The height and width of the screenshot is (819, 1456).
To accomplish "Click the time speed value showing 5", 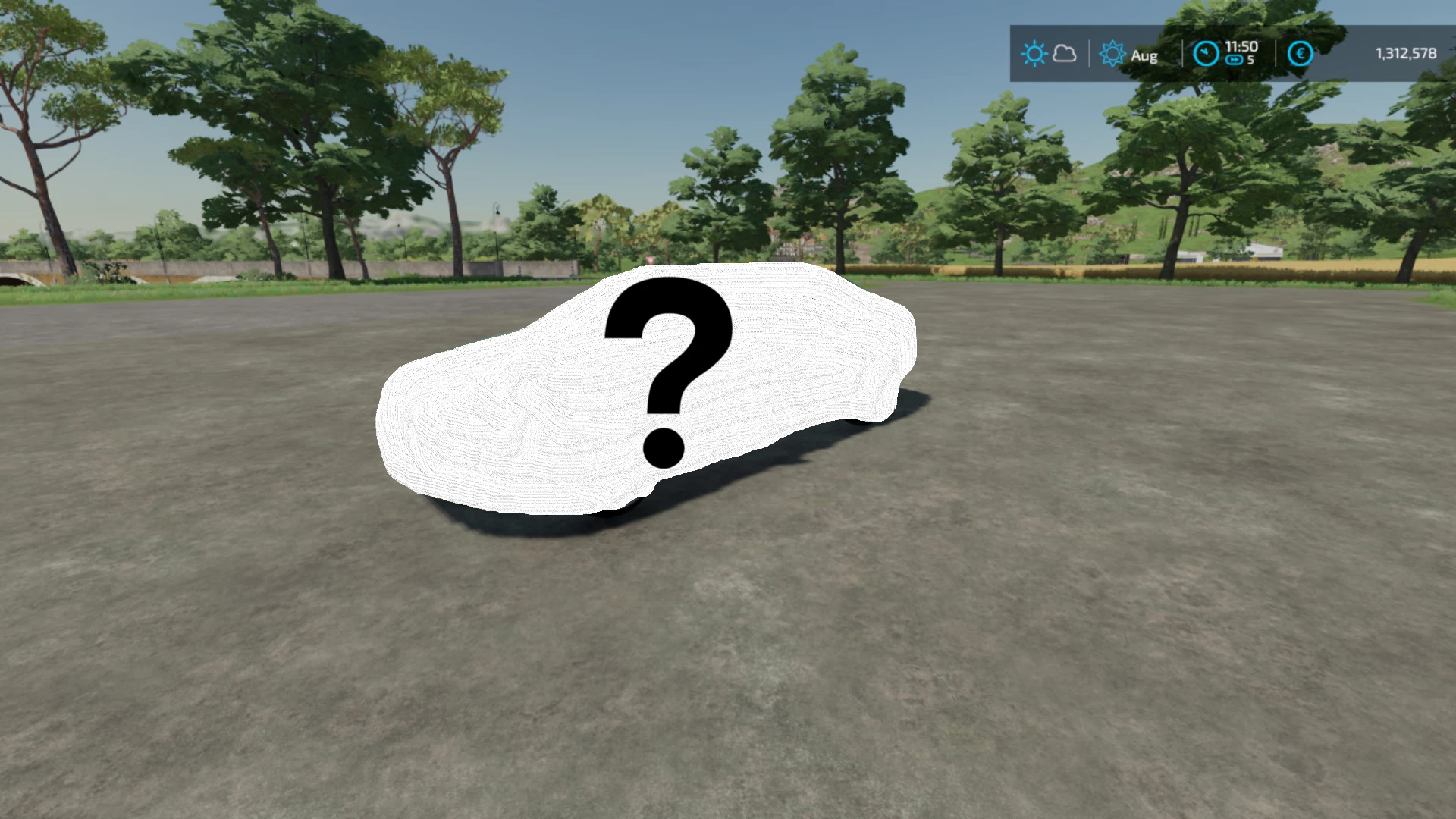I will (1250, 59).
